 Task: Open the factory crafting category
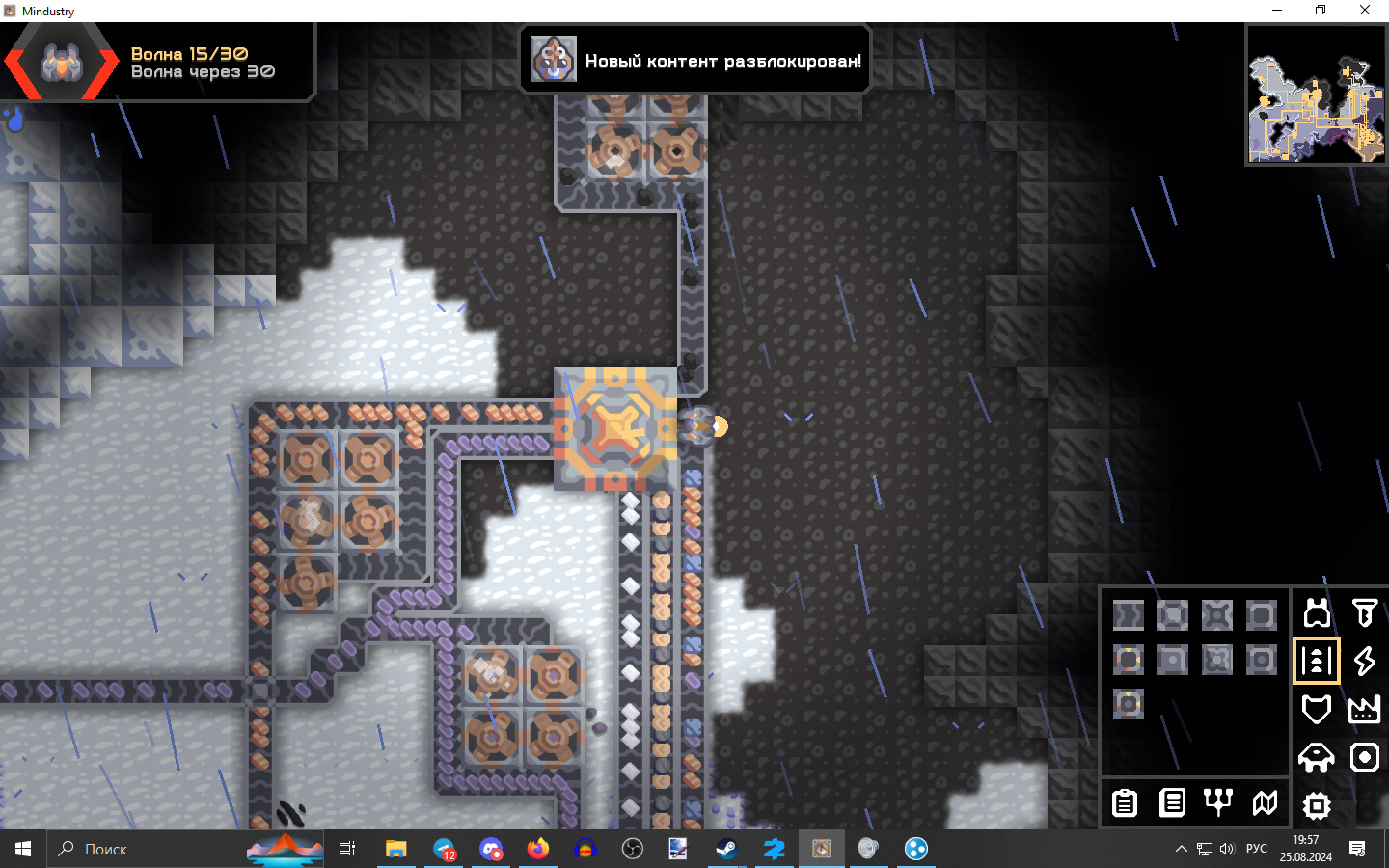1364,709
